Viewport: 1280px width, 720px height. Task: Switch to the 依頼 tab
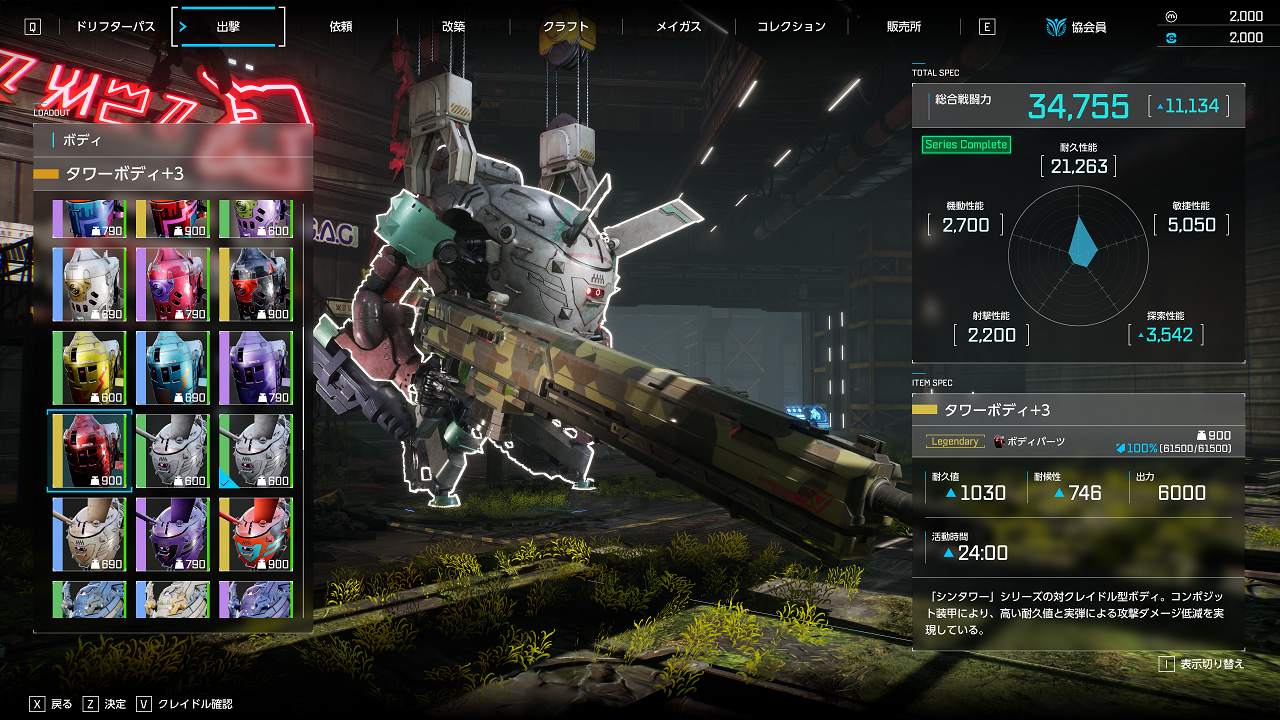pyautogui.click(x=341, y=27)
